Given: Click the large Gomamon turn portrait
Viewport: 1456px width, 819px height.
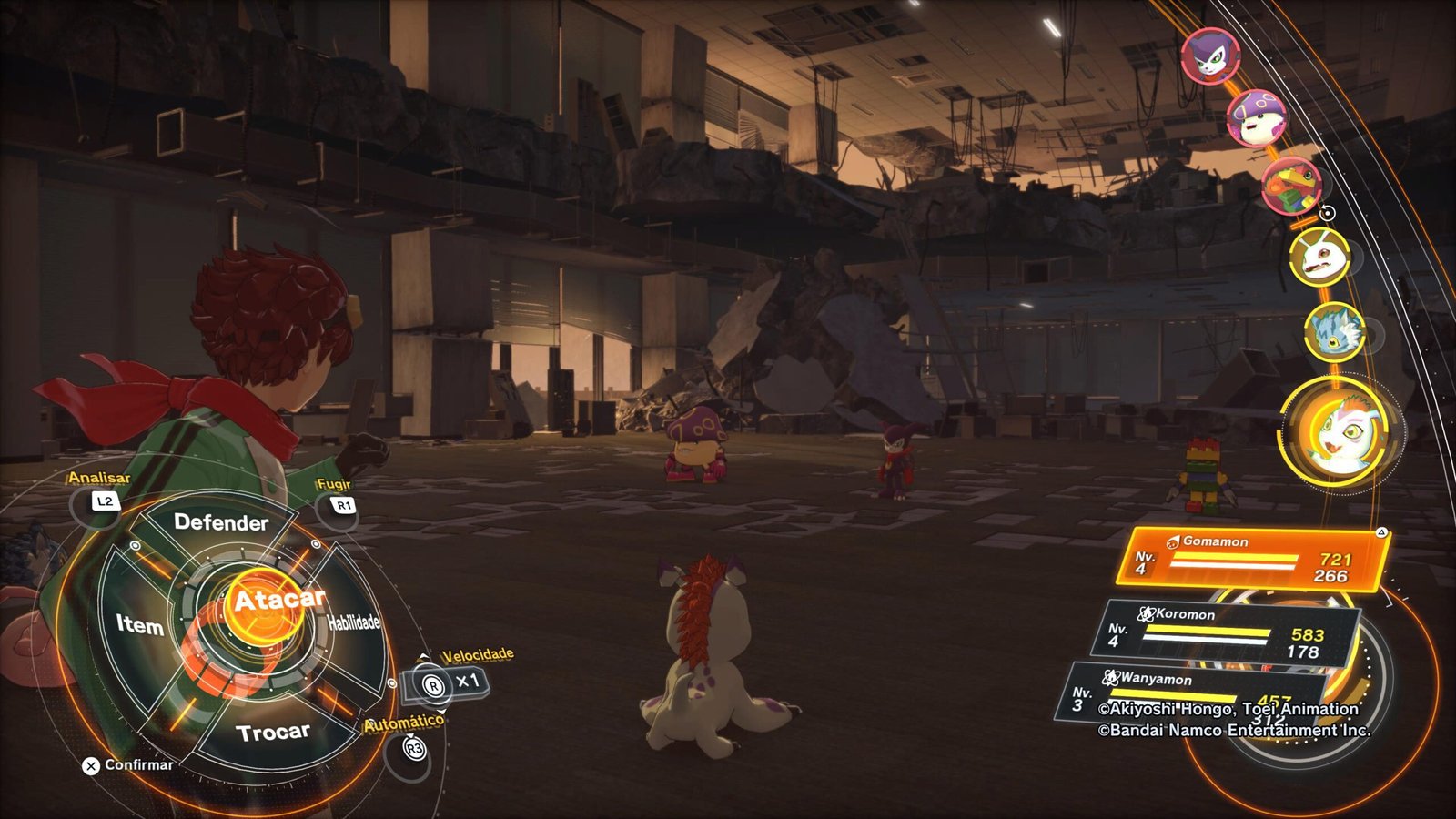Looking at the screenshot, I should click(1340, 435).
